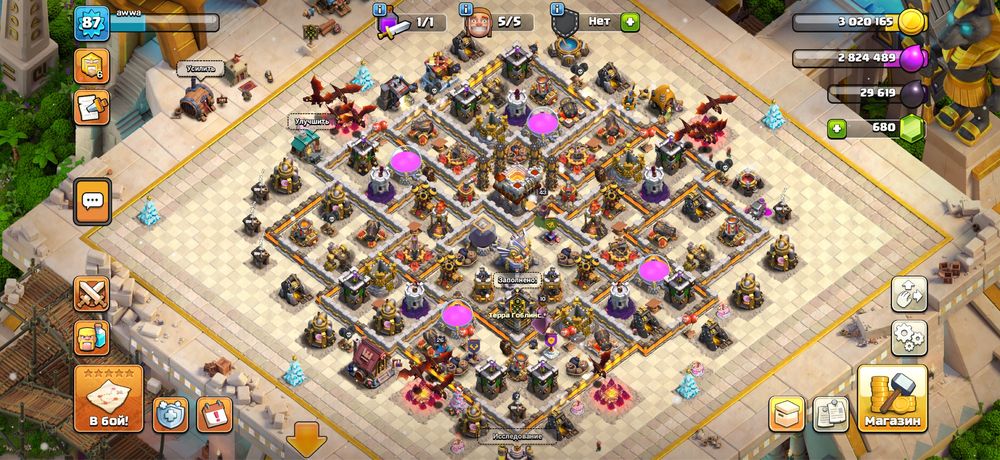1000x460 pixels.
Task: Show info for the shield status
Action: coord(554,10)
